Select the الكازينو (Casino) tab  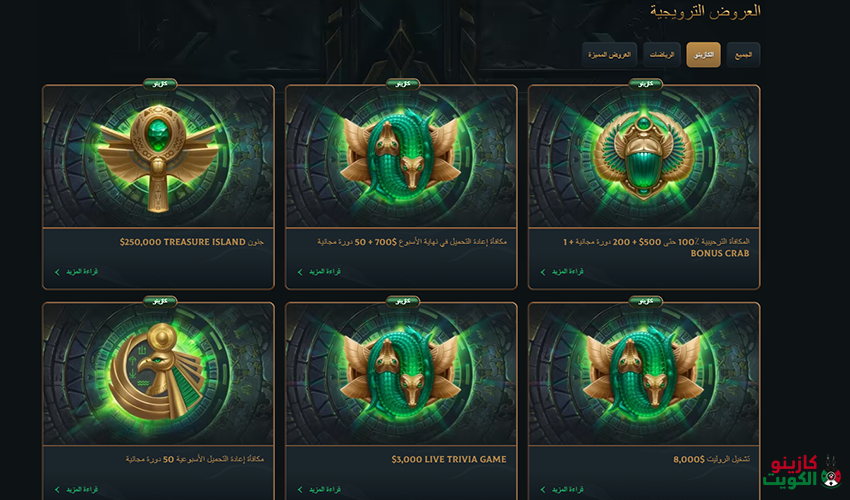(x=703, y=55)
